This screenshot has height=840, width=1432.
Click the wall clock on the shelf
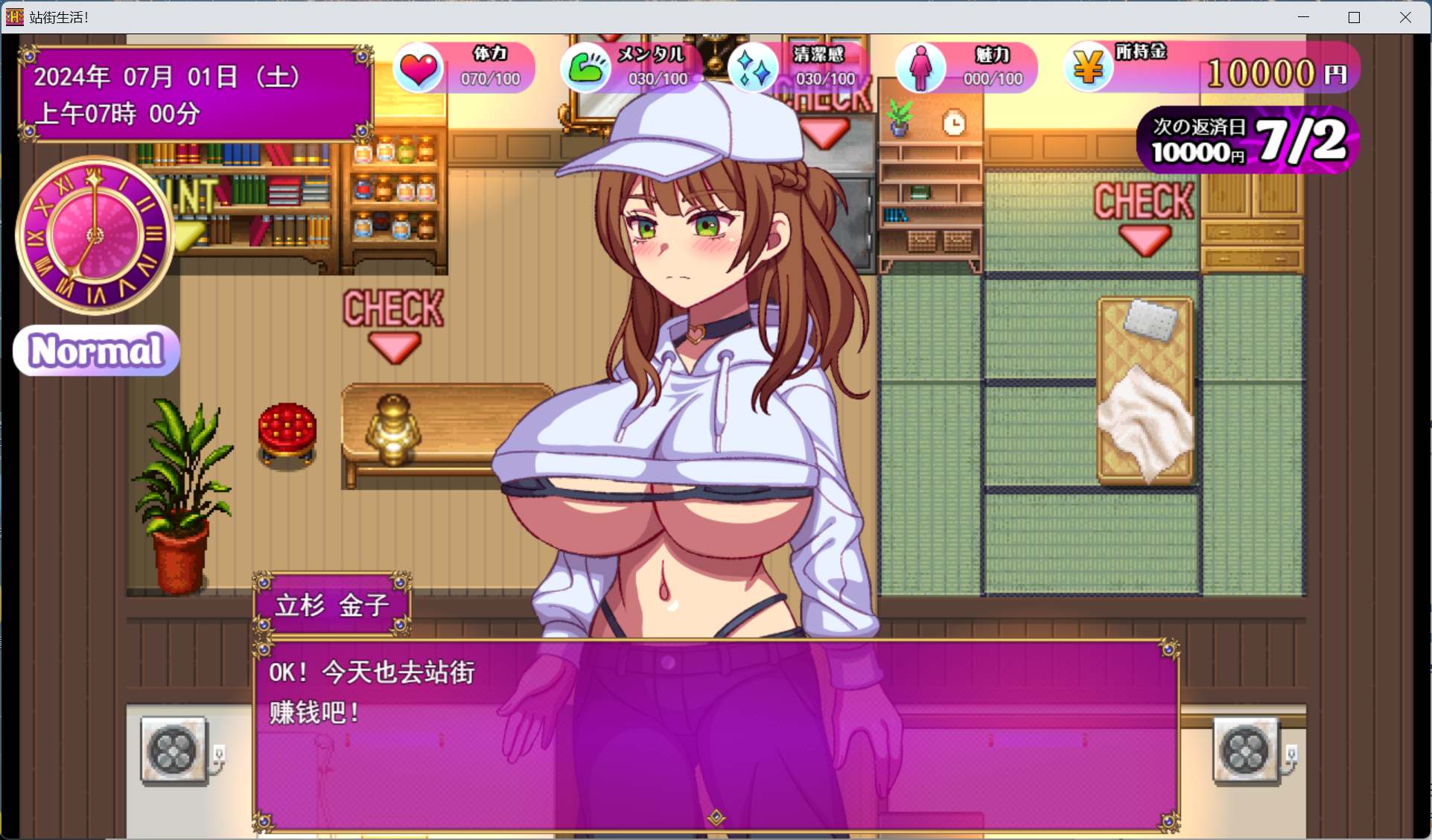pyautogui.click(x=955, y=121)
